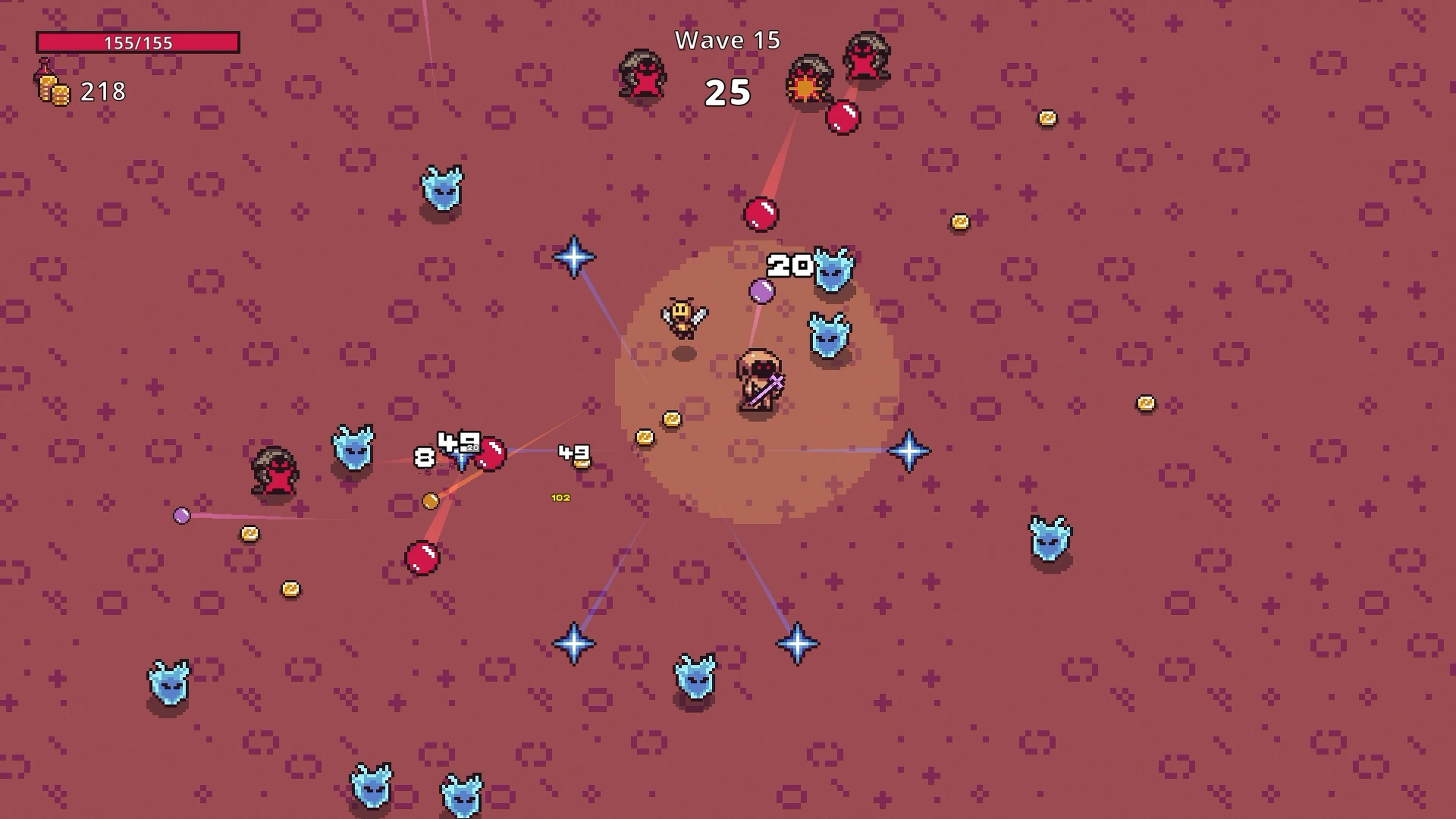Click the Wave 15 label at the top
Viewport: 1456px width, 819px height.
tap(728, 39)
